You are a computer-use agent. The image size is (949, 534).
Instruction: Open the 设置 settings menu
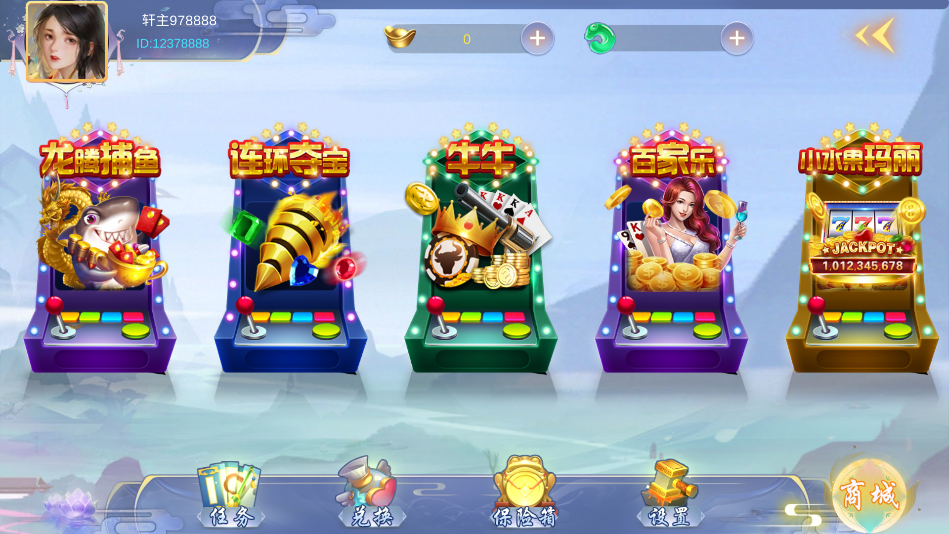(669, 494)
